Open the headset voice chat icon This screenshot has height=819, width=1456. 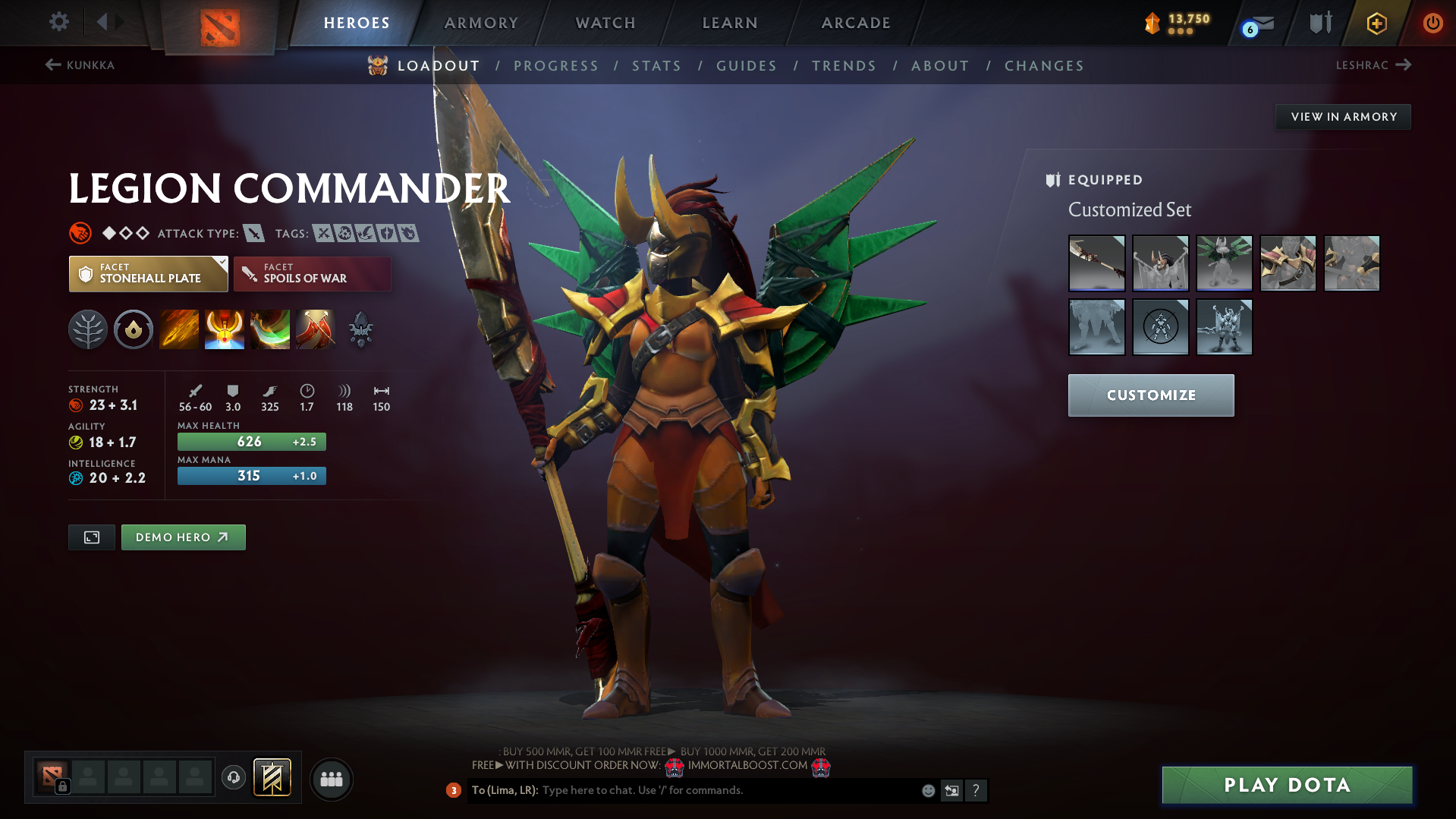233,778
